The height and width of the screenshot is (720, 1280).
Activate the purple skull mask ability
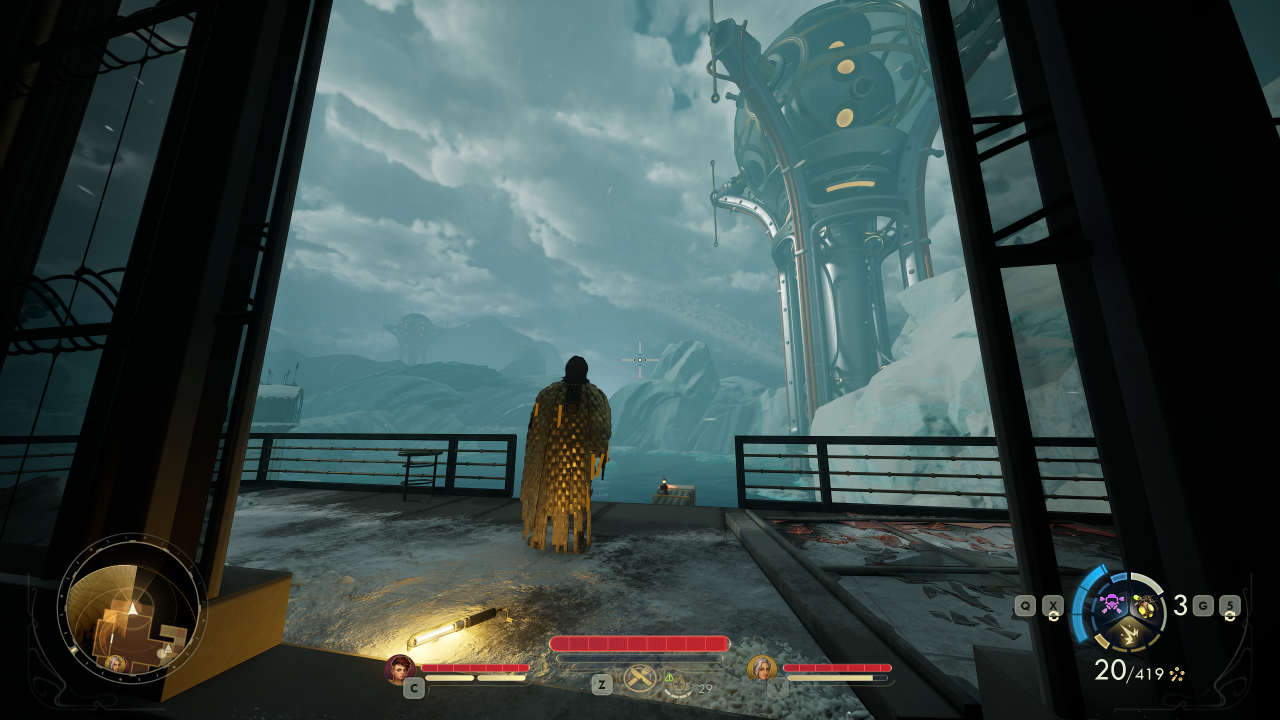(1110, 603)
